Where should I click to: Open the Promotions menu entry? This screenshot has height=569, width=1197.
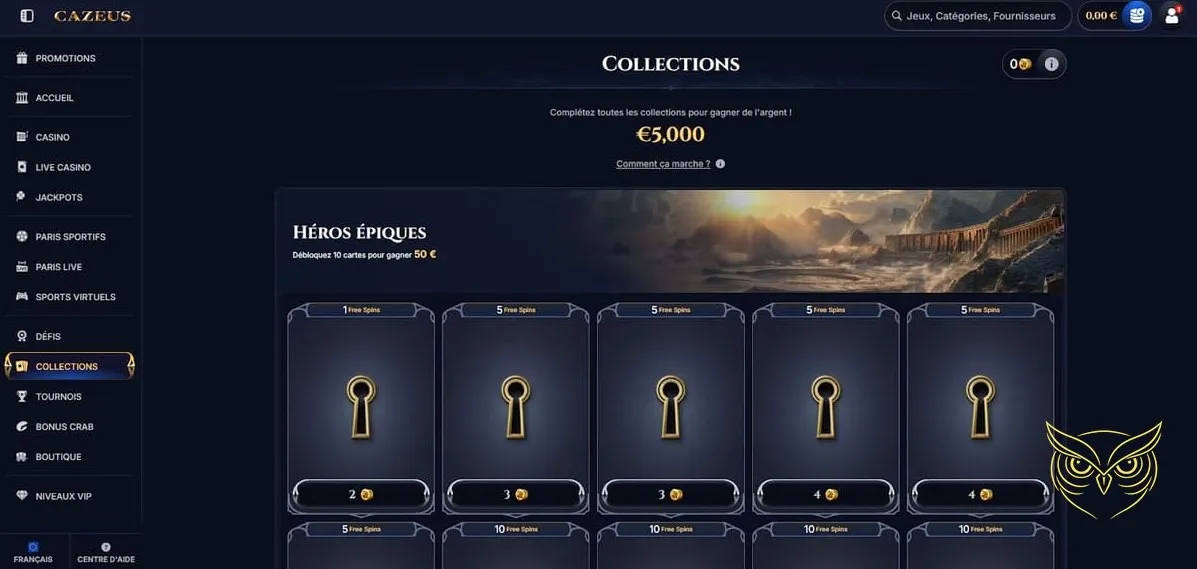(65, 58)
